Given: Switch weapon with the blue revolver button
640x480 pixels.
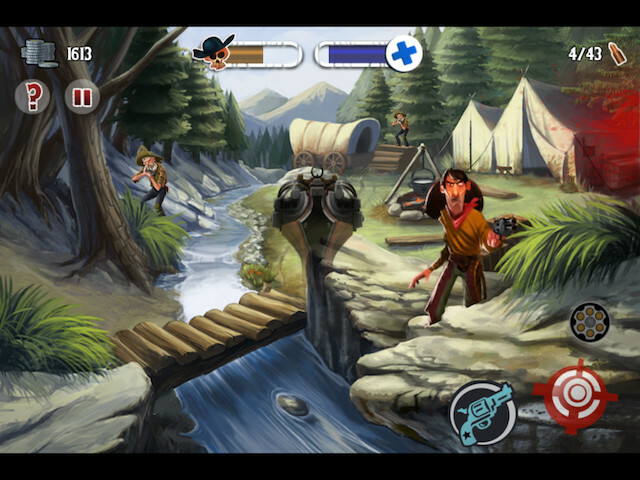Looking at the screenshot, I should coord(482,412).
